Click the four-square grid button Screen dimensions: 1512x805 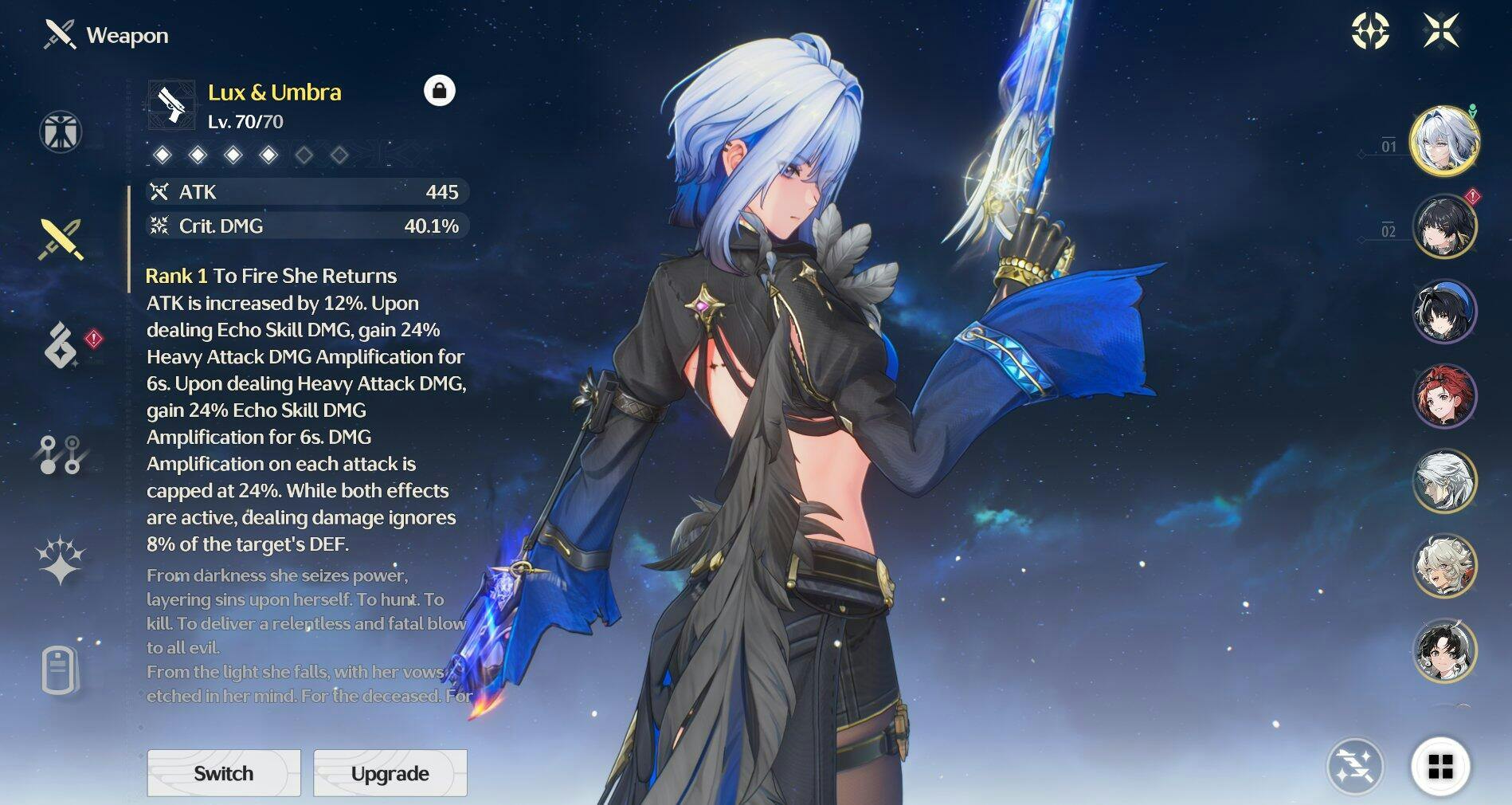tap(1440, 767)
